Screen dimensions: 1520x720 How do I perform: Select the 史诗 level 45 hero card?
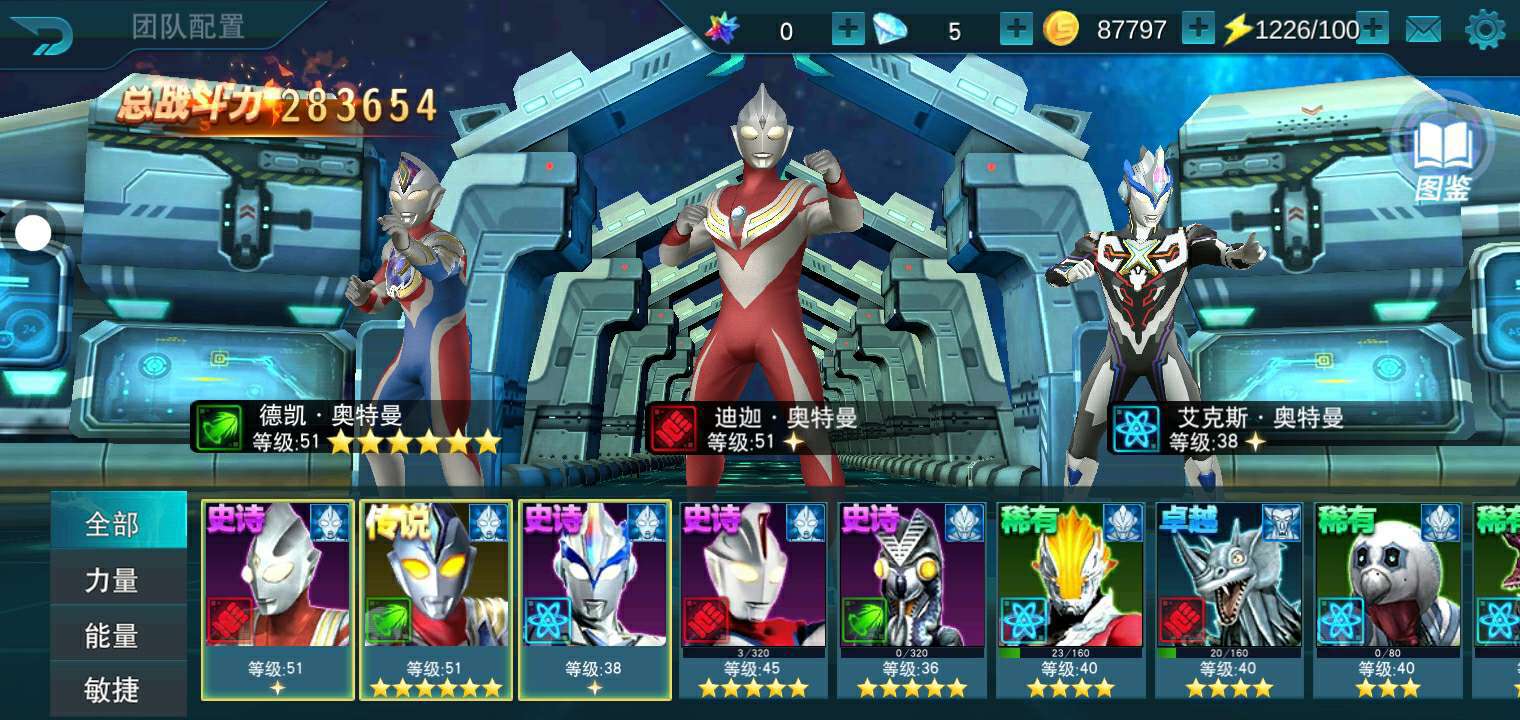click(x=753, y=598)
